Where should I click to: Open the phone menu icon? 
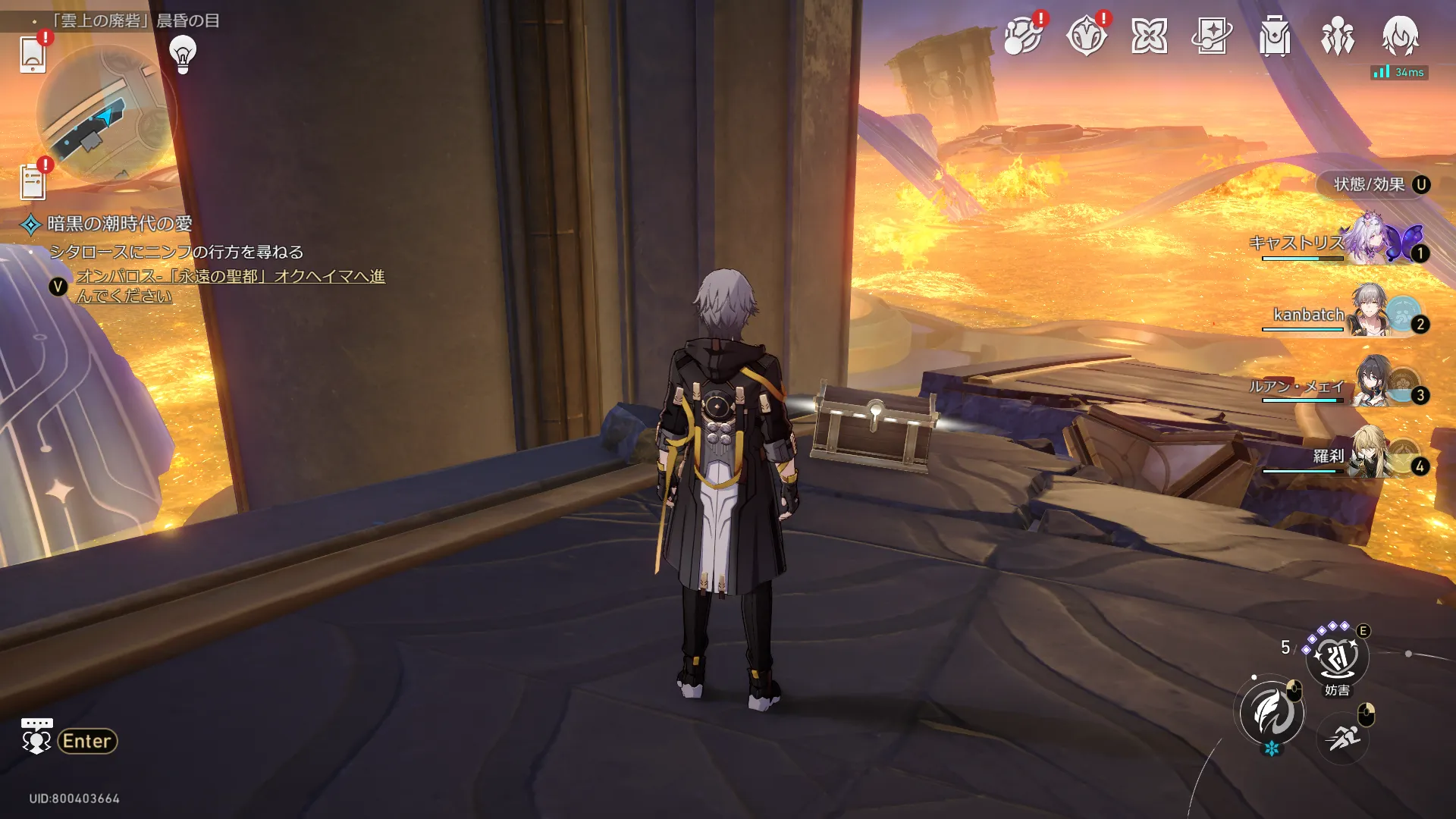(x=33, y=53)
